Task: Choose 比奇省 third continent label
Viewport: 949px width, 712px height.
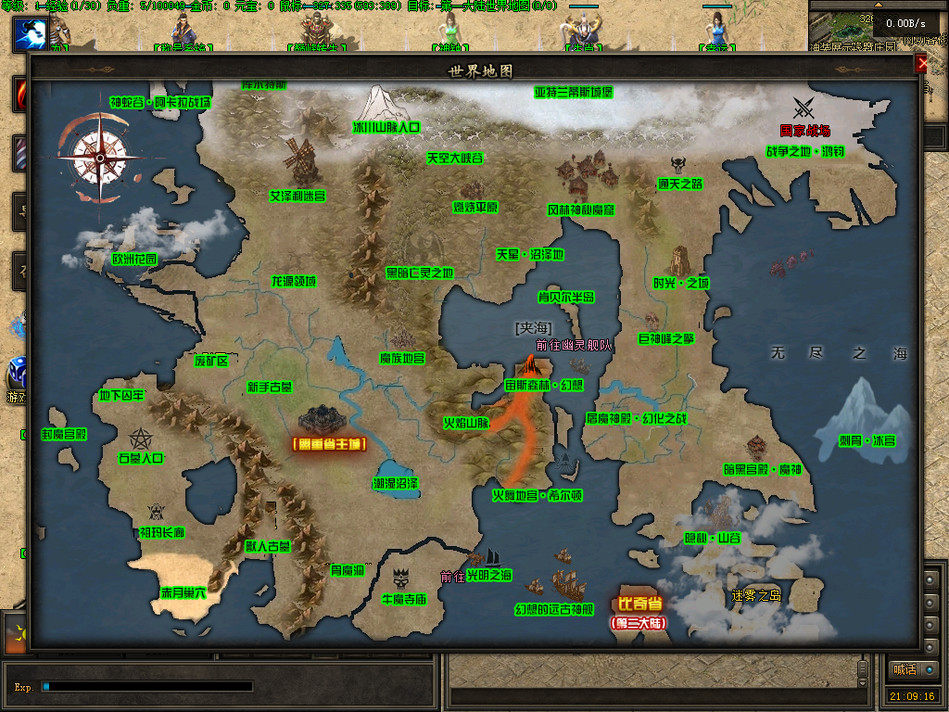Action: pyautogui.click(x=640, y=604)
